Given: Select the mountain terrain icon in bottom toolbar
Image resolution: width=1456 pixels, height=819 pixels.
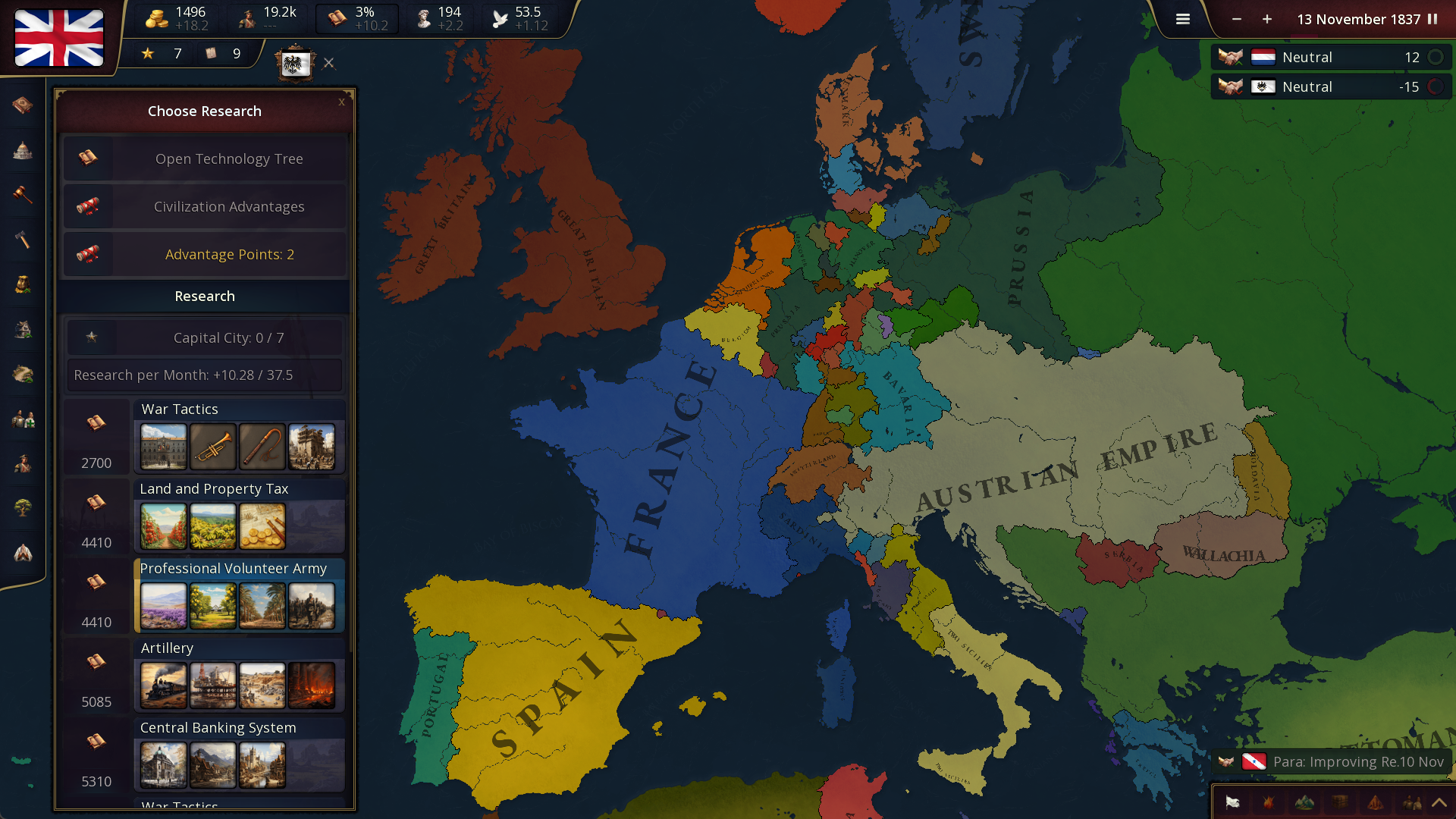Looking at the screenshot, I should 1304,802.
